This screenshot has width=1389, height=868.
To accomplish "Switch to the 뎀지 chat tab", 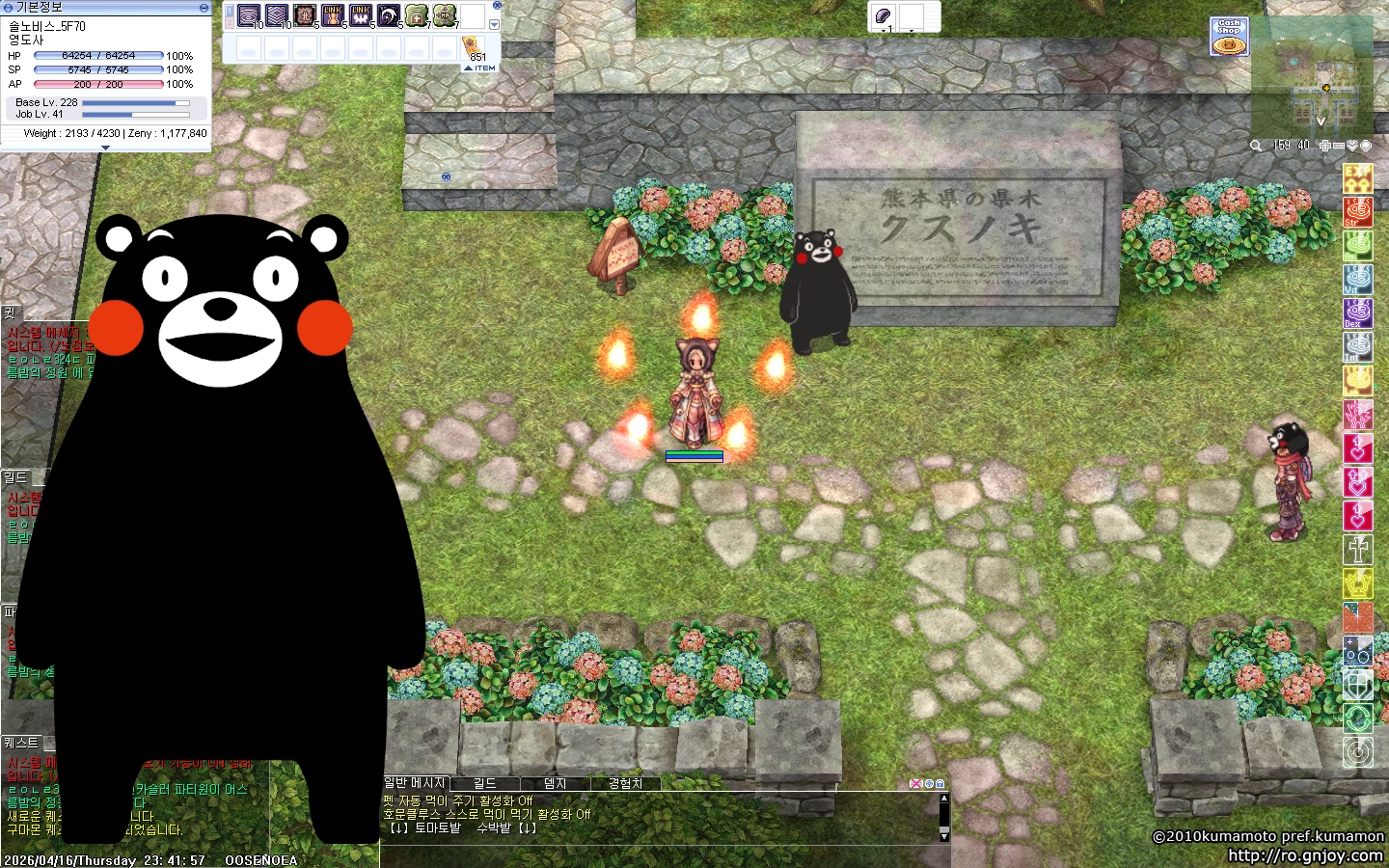I will click(555, 783).
